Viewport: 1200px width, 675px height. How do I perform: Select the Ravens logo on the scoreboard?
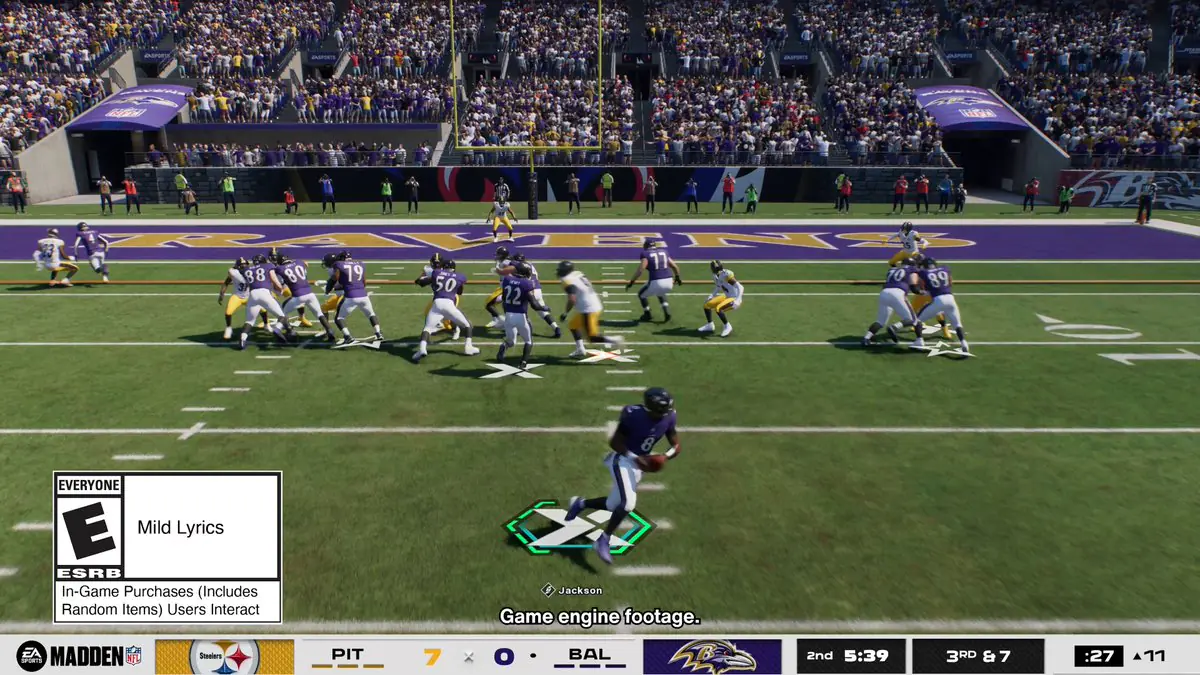(712, 657)
